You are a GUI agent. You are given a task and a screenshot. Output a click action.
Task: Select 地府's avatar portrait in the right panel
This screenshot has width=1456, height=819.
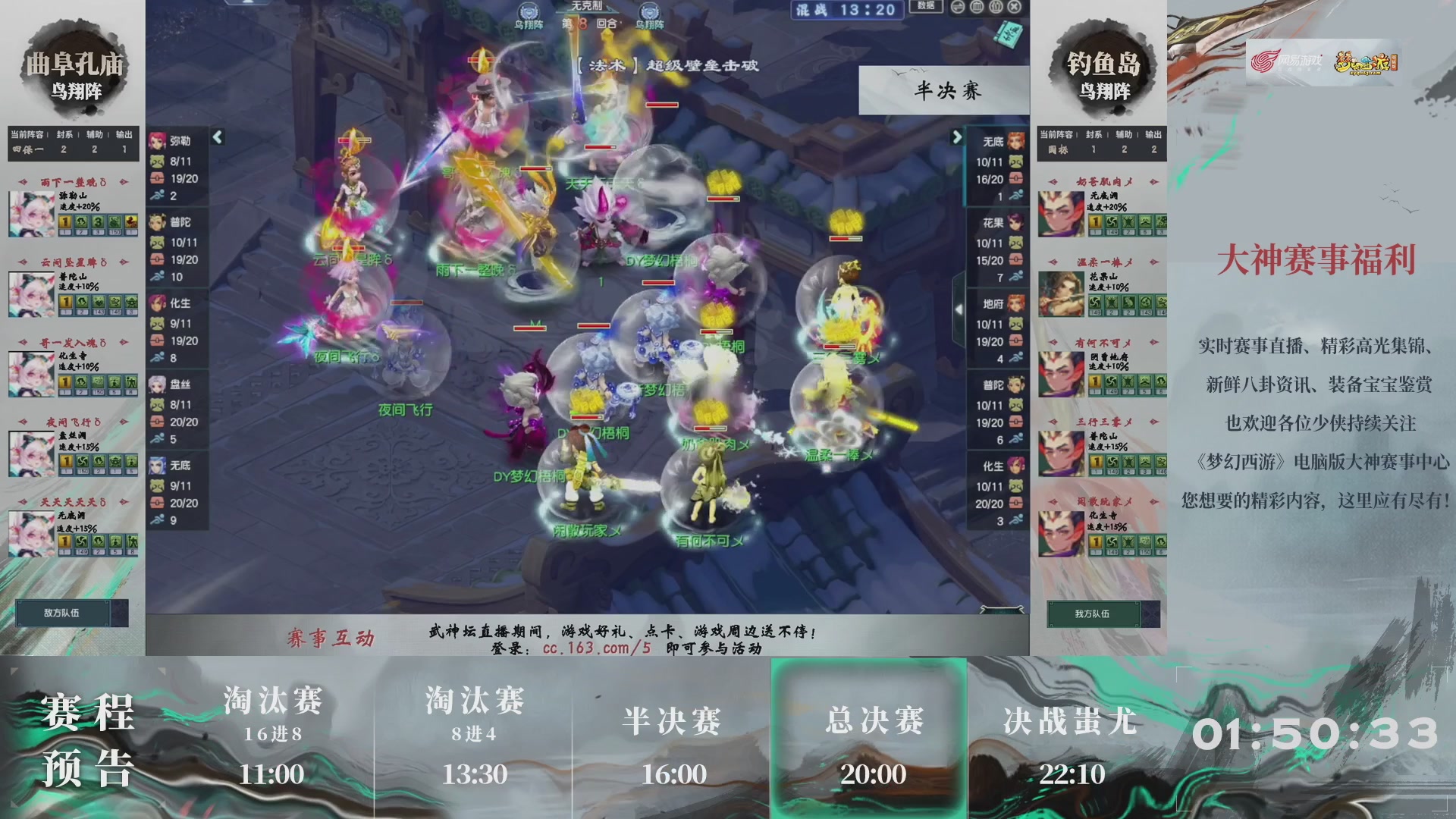tap(1016, 303)
